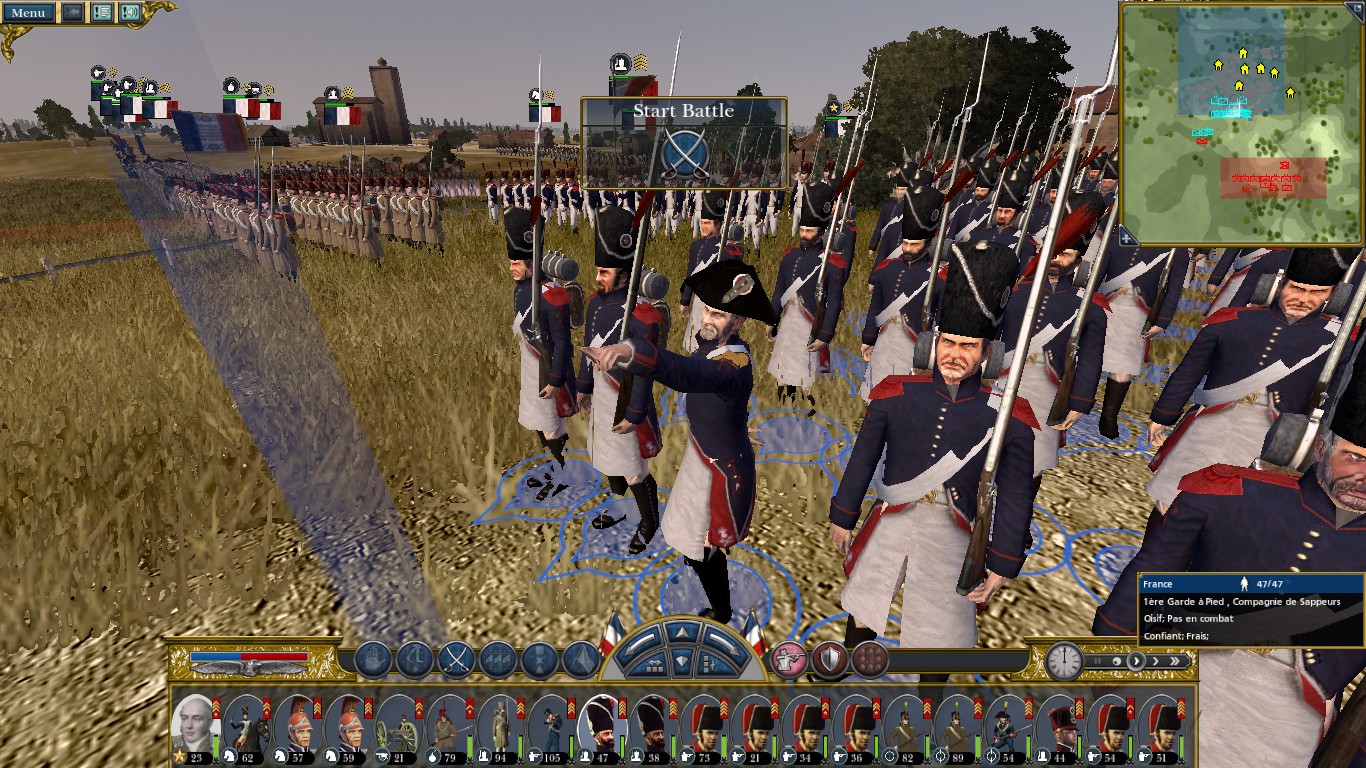1366x768 pixels.
Task: Click Start Battle crossed swords button
Action: 685,154
